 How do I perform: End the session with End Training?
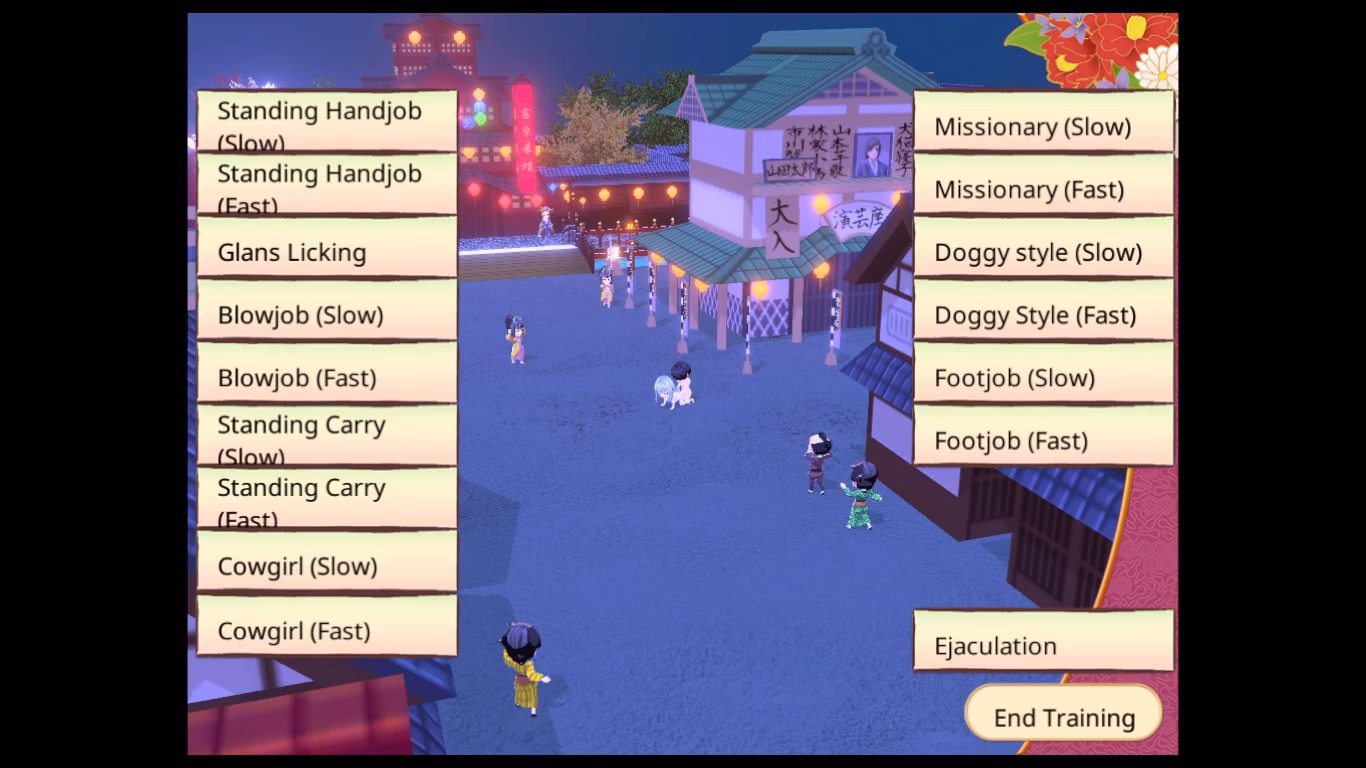tap(1064, 714)
